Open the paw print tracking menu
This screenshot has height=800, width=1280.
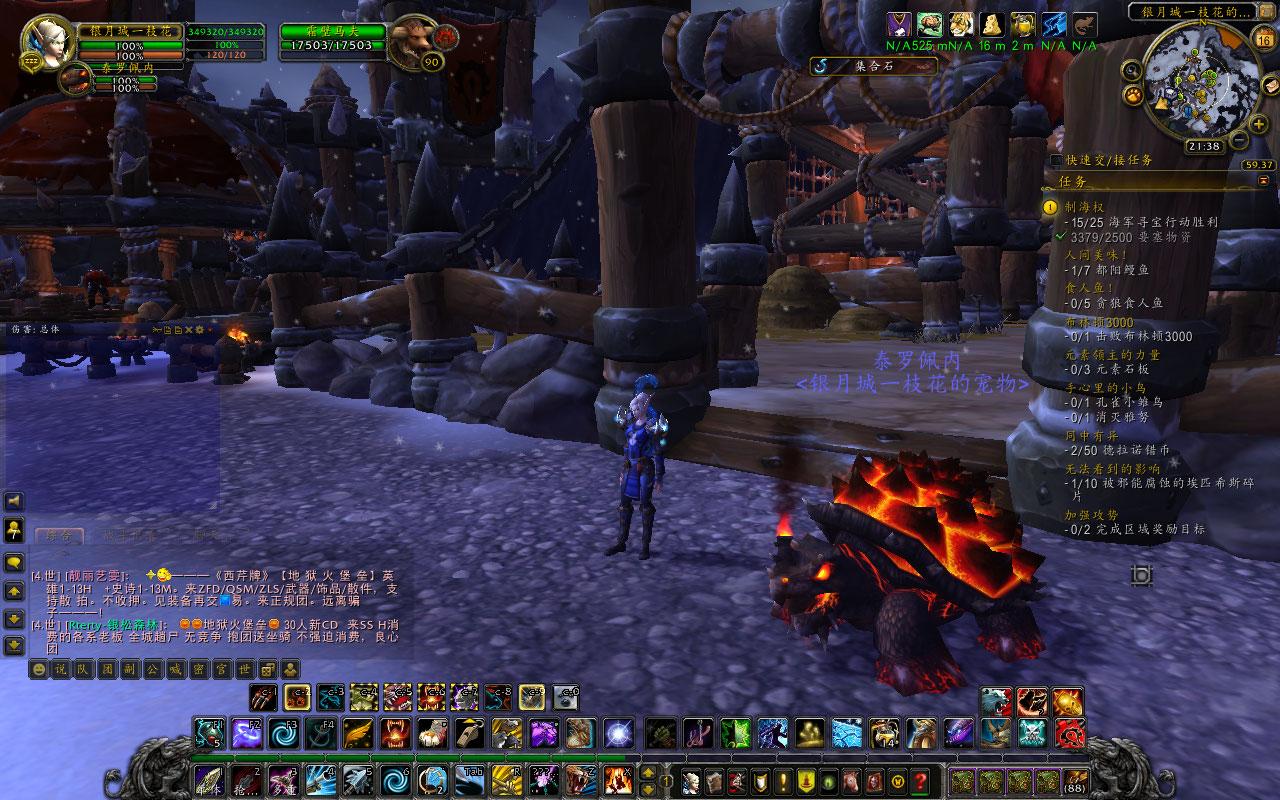tap(1134, 95)
